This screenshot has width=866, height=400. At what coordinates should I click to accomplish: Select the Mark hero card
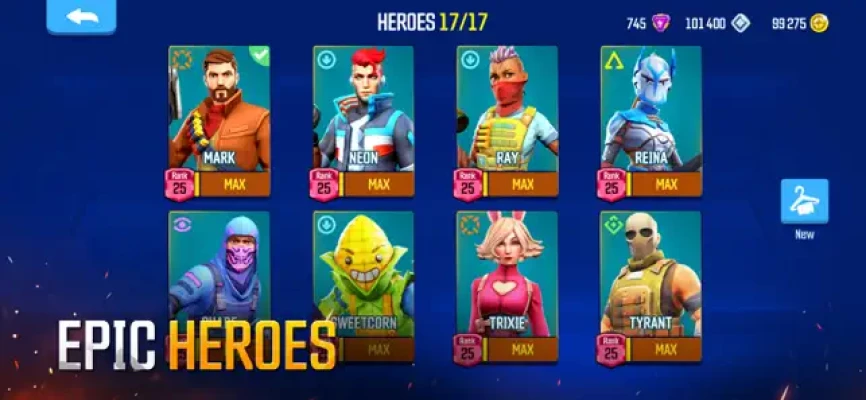[x=219, y=115]
